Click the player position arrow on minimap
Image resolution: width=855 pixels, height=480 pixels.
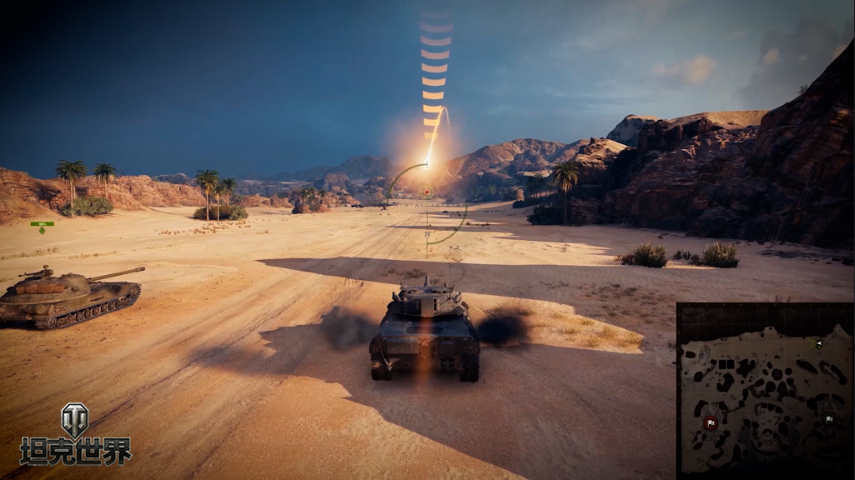point(818,345)
